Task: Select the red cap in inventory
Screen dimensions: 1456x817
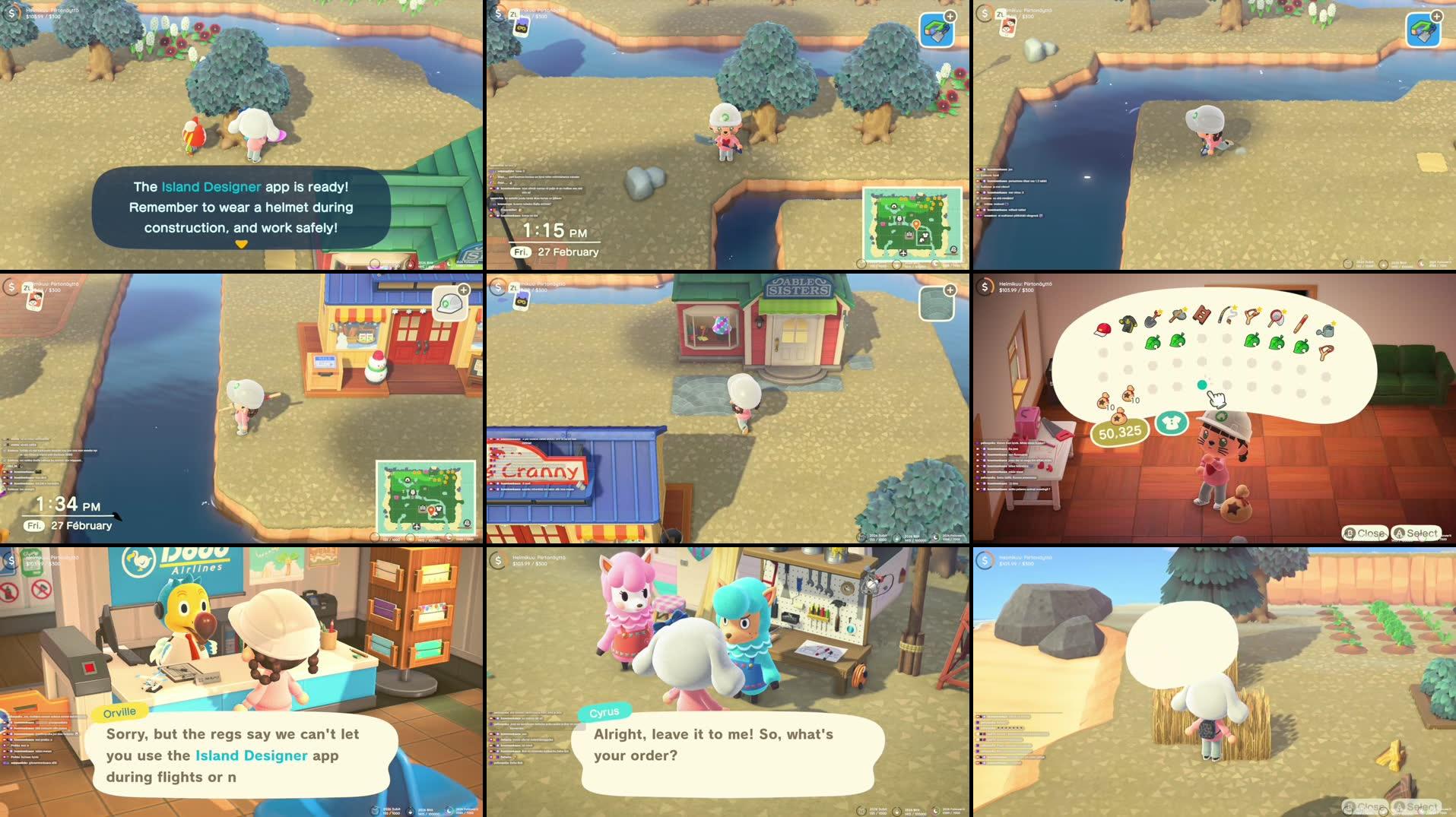Action: coord(1102,328)
